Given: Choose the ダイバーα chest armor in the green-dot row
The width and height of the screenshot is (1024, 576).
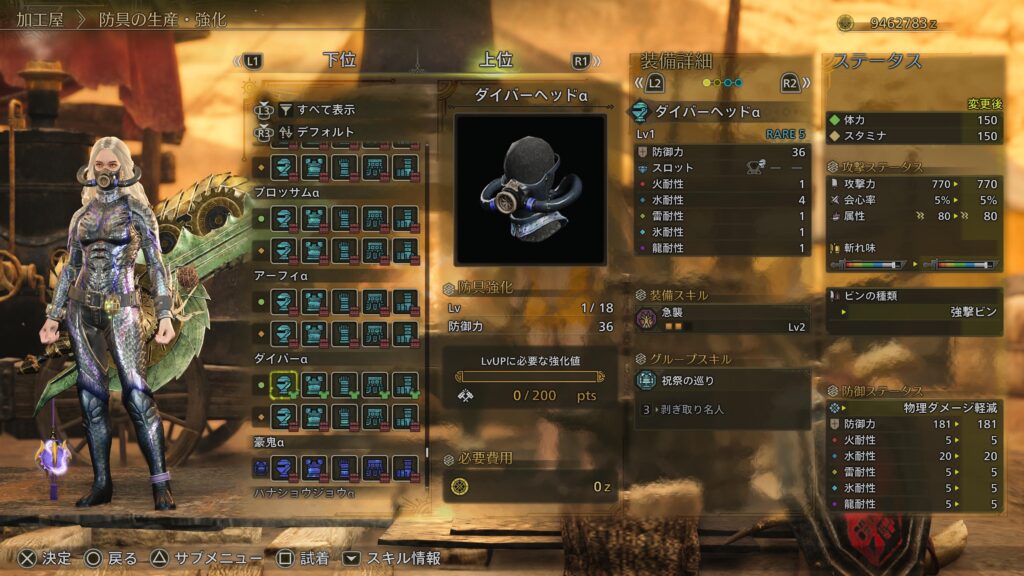Looking at the screenshot, I should (314, 384).
